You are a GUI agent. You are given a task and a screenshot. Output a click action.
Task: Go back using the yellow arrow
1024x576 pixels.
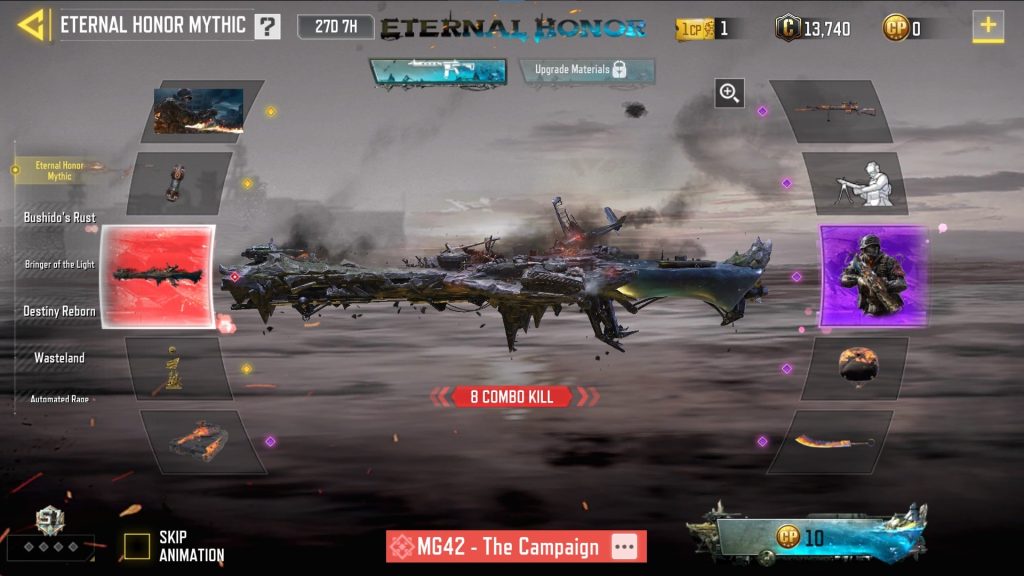point(31,25)
